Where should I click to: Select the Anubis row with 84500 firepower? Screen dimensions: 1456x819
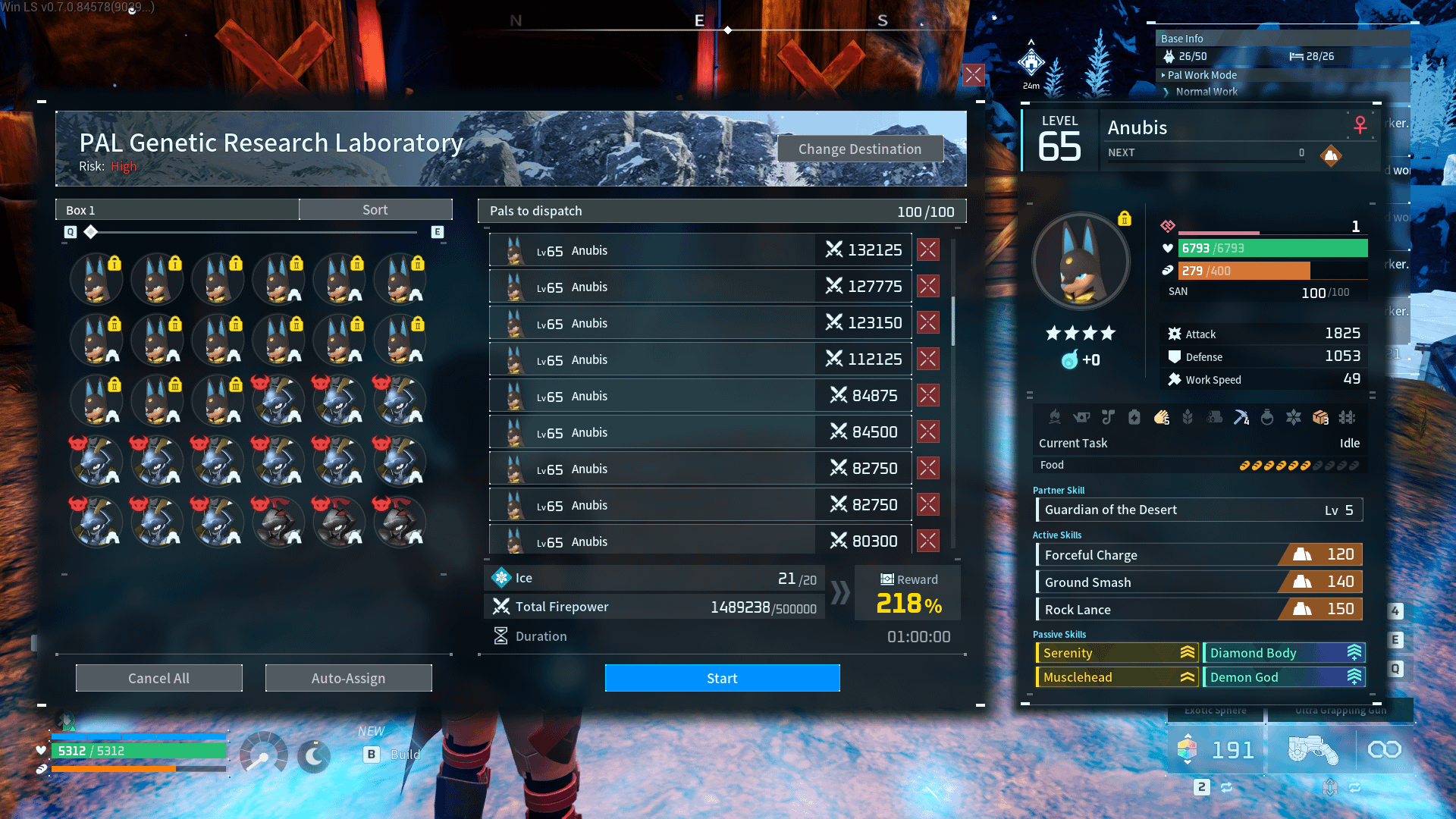[x=699, y=432]
